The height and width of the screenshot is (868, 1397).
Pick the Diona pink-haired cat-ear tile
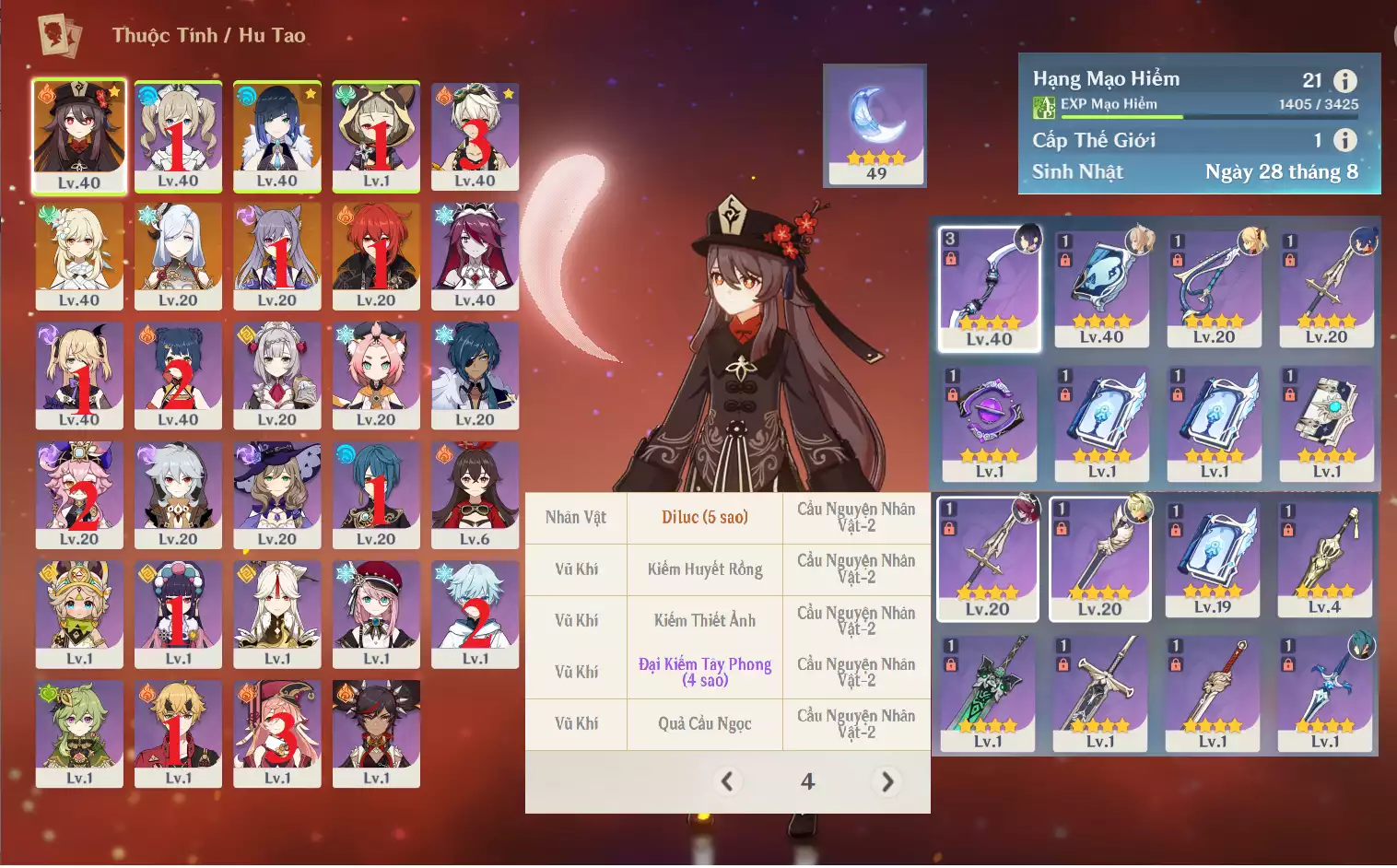point(376,375)
